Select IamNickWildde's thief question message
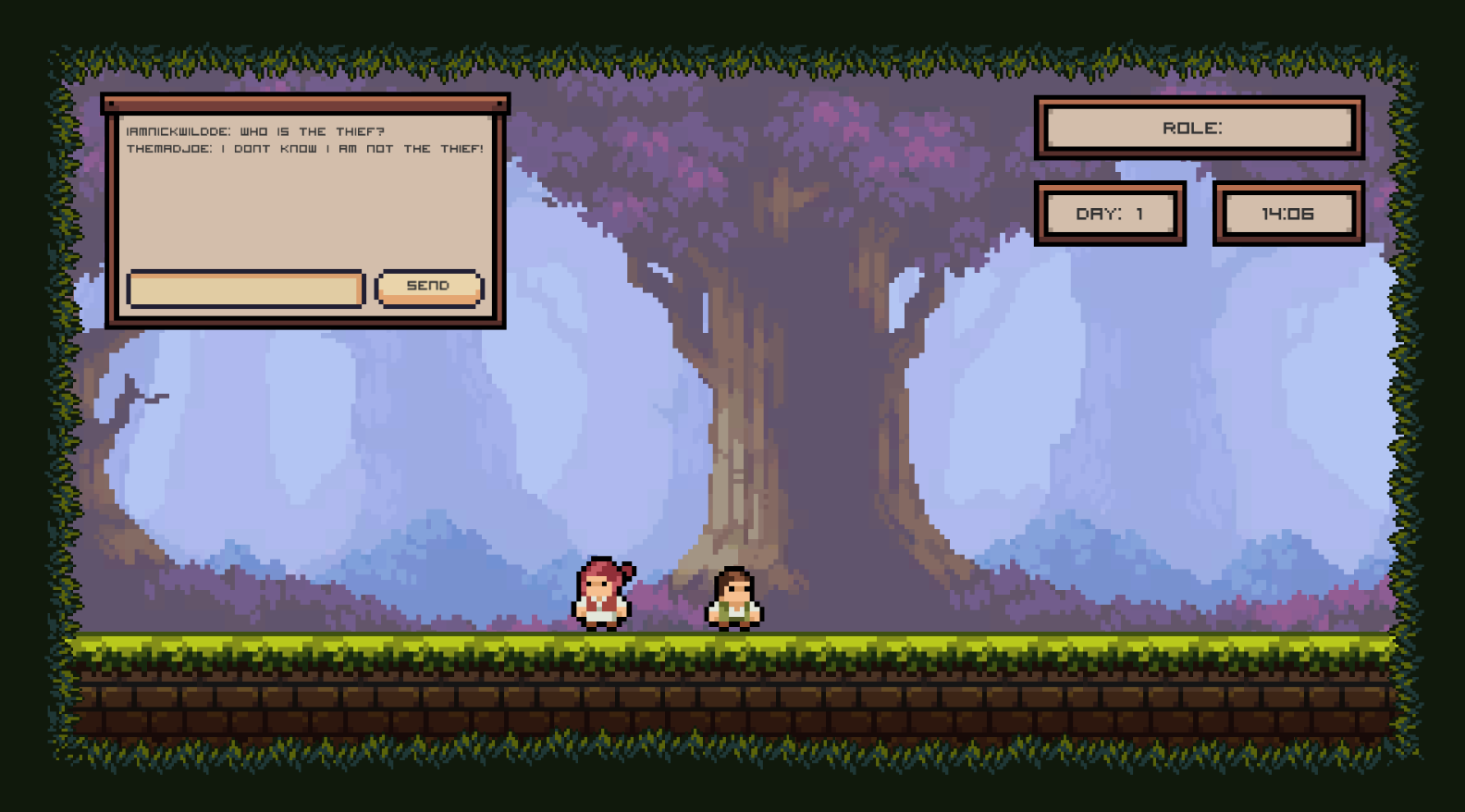This screenshot has width=1465, height=812. coord(257,131)
